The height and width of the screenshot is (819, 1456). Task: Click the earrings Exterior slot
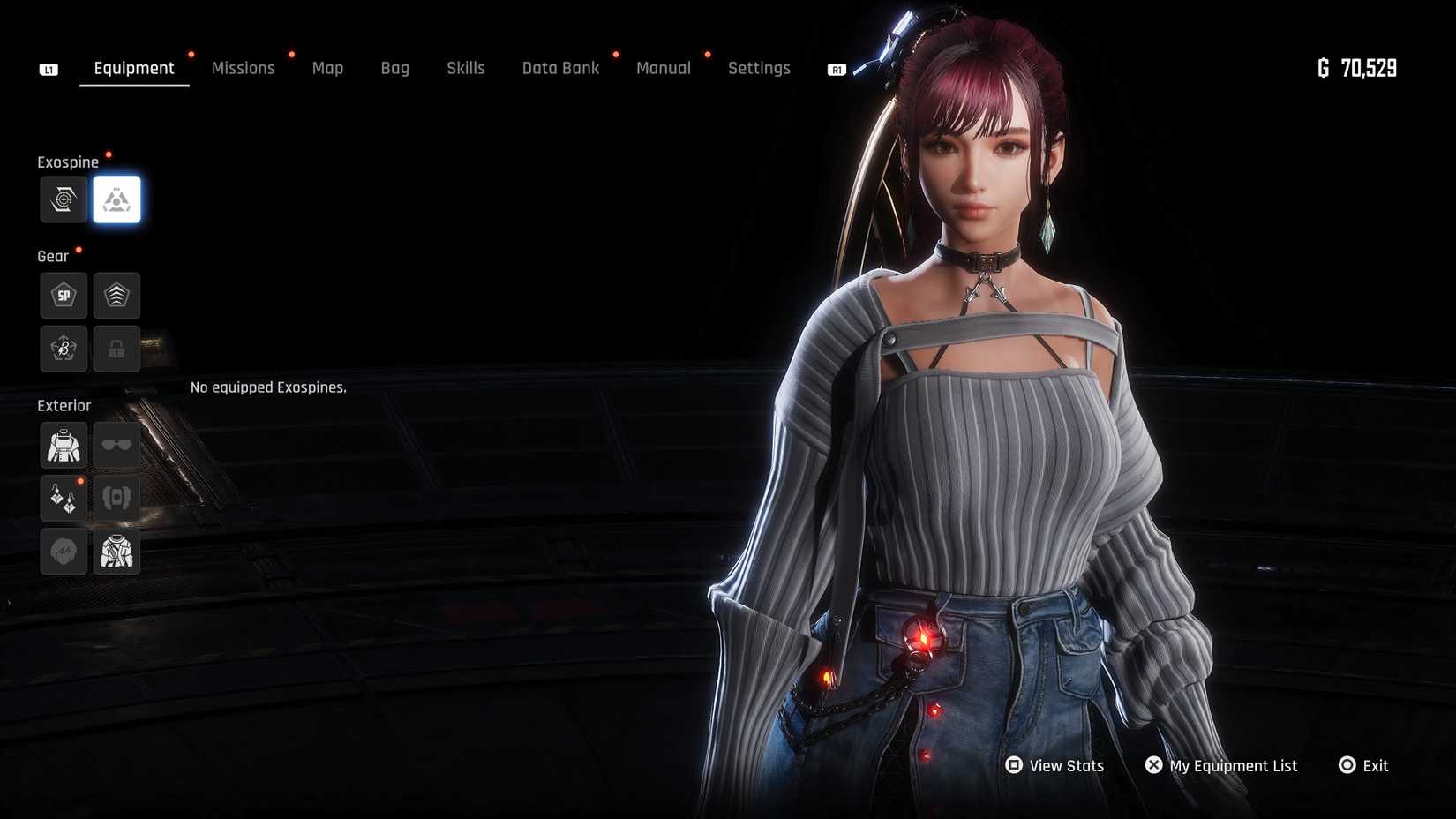pos(64,499)
